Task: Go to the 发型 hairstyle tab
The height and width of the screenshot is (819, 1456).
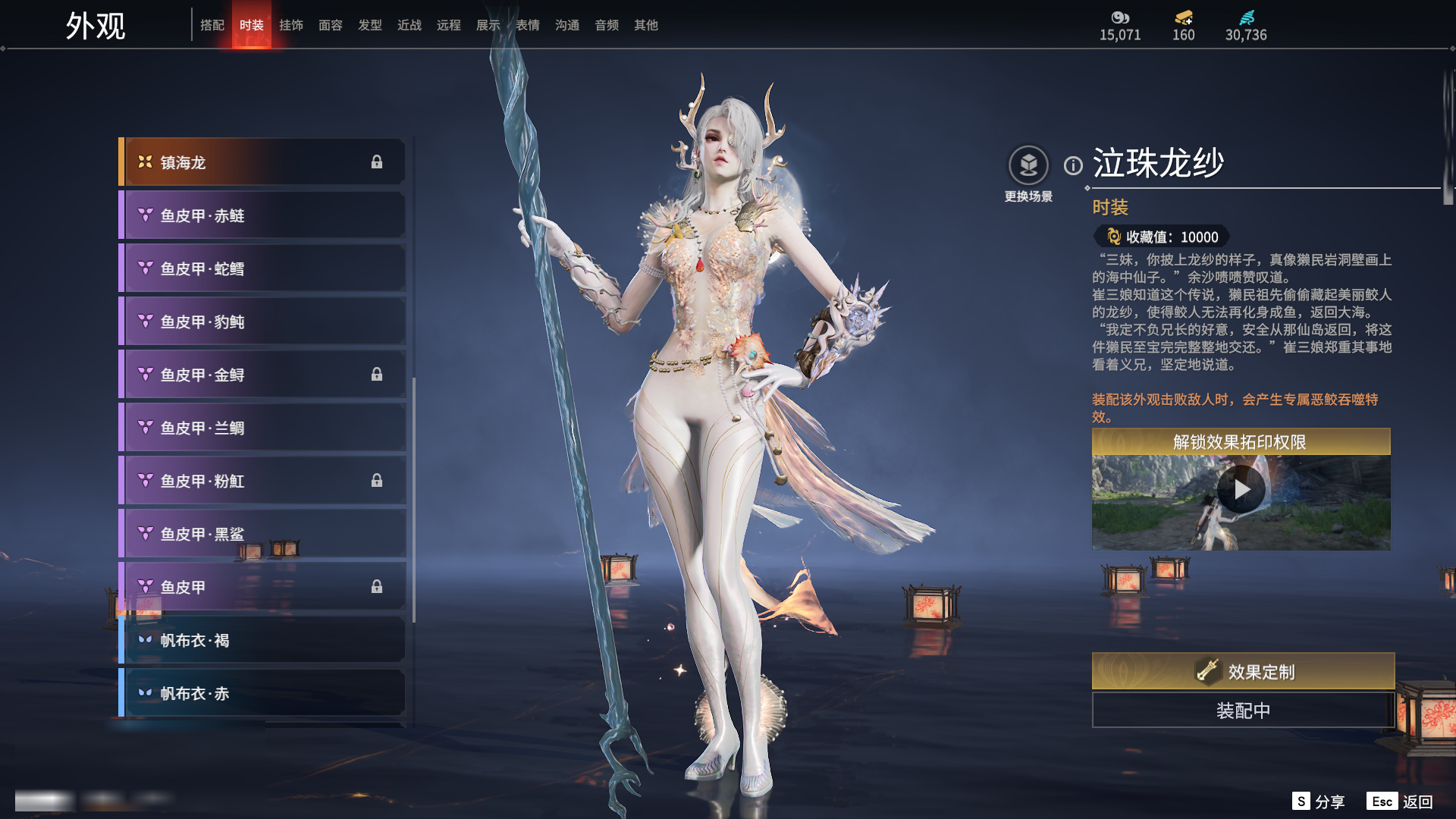Action: (369, 25)
